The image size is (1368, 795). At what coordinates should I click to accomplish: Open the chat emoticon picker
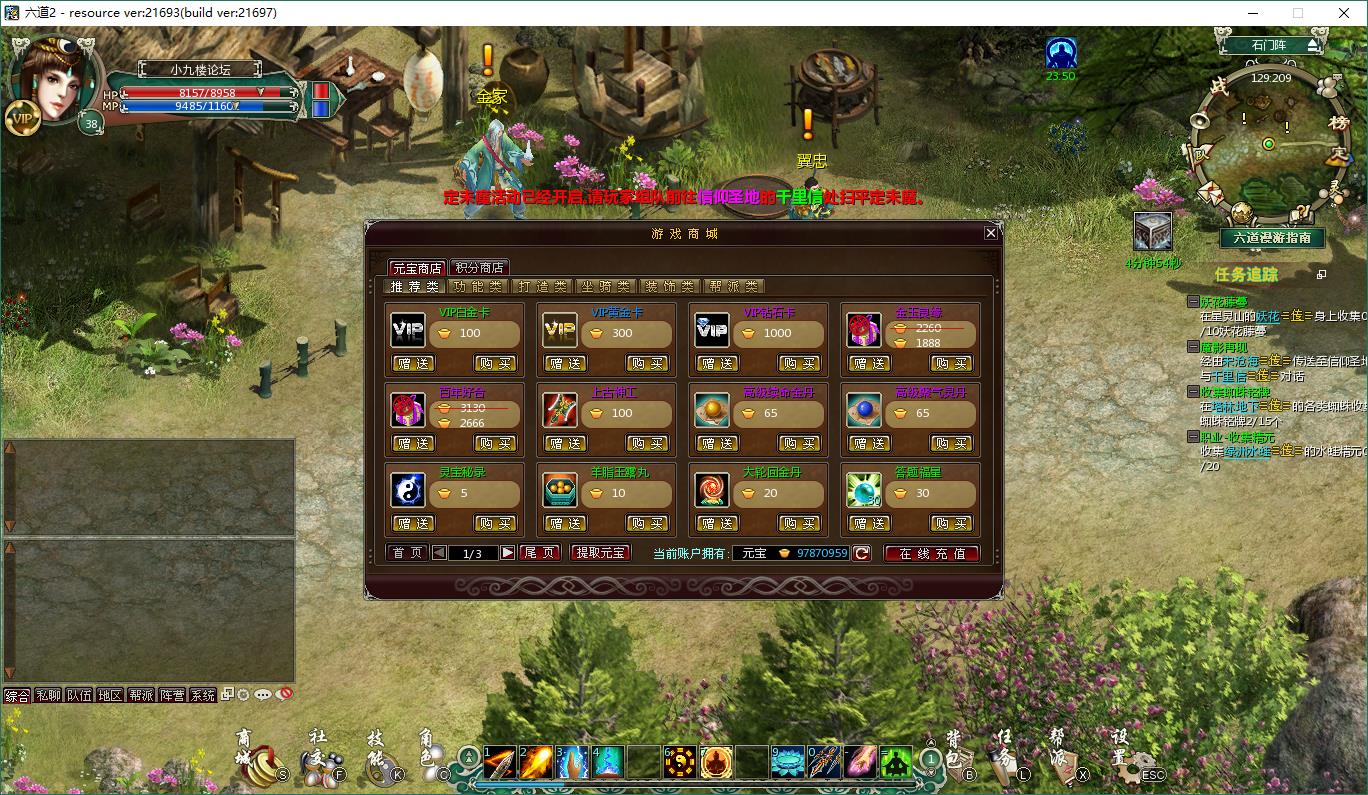pyautogui.click(x=262, y=696)
